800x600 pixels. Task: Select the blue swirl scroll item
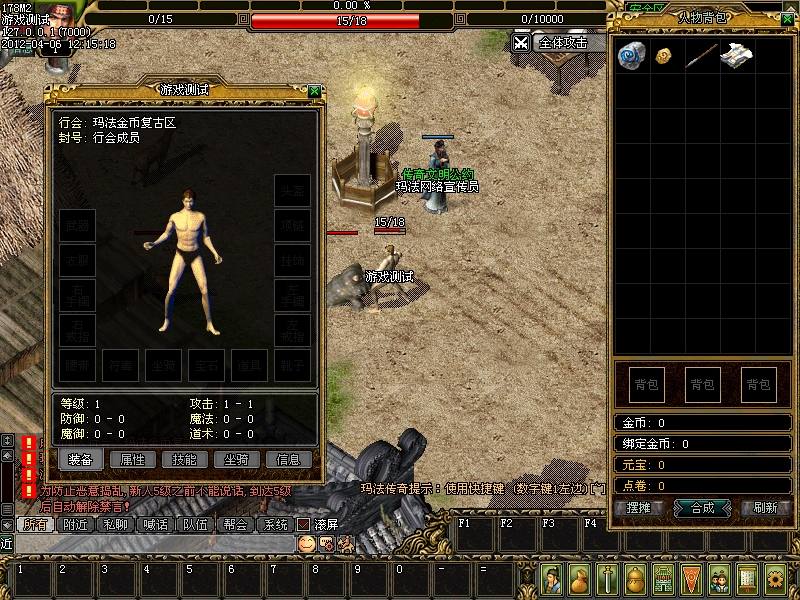click(x=631, y=56)
